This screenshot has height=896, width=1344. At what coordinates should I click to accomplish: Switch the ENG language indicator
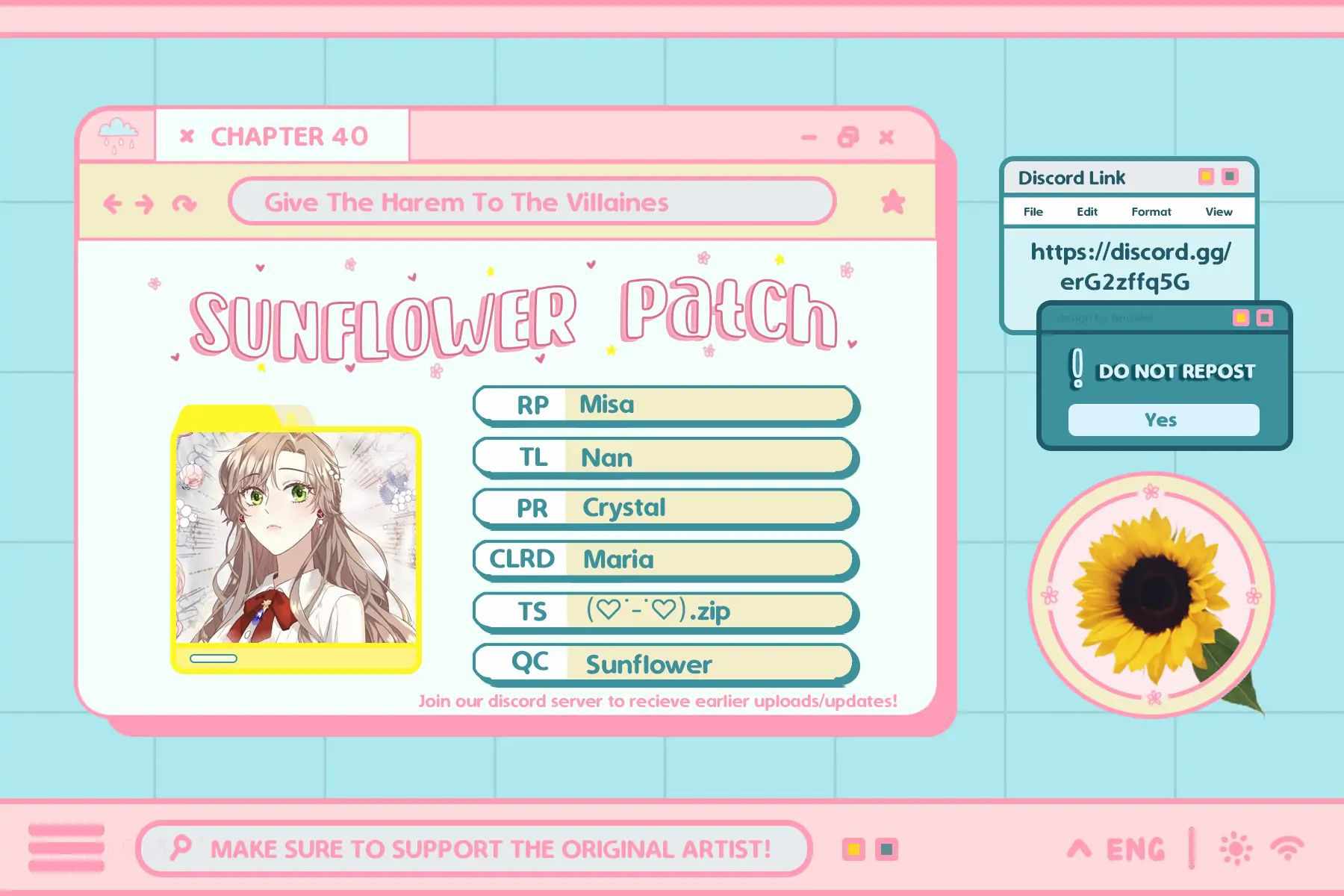(1135, 849)
